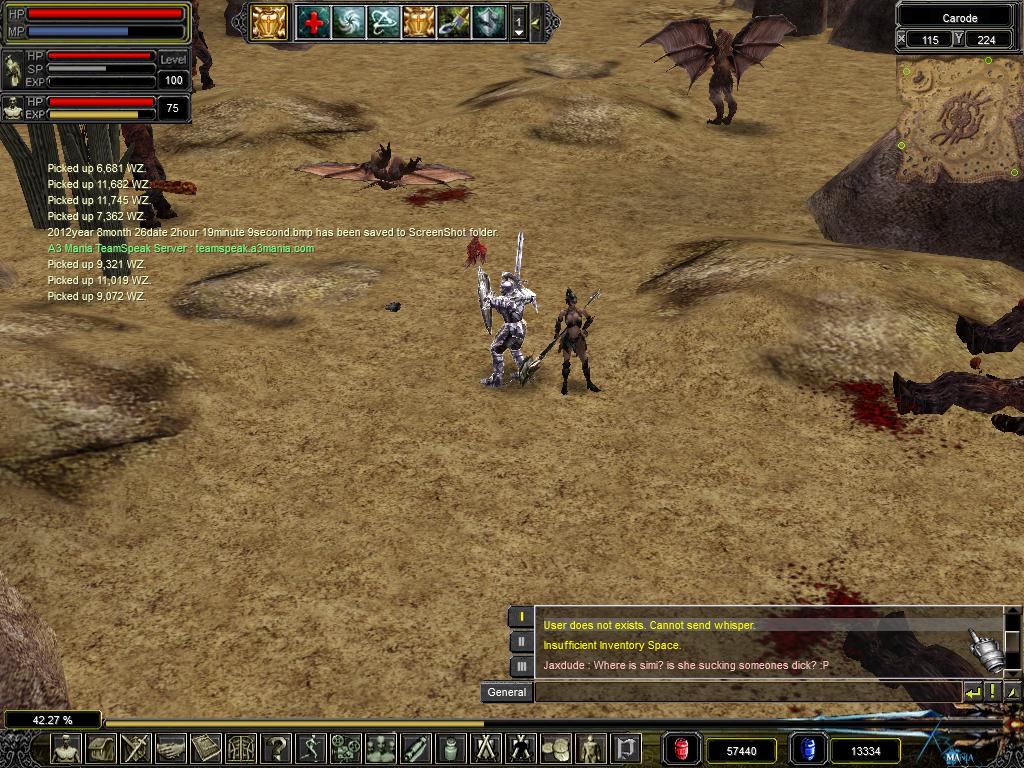The height and width of the screenshot is (768, 1024).
Task: Switch to chat tab I
Action: pos(521,617)
